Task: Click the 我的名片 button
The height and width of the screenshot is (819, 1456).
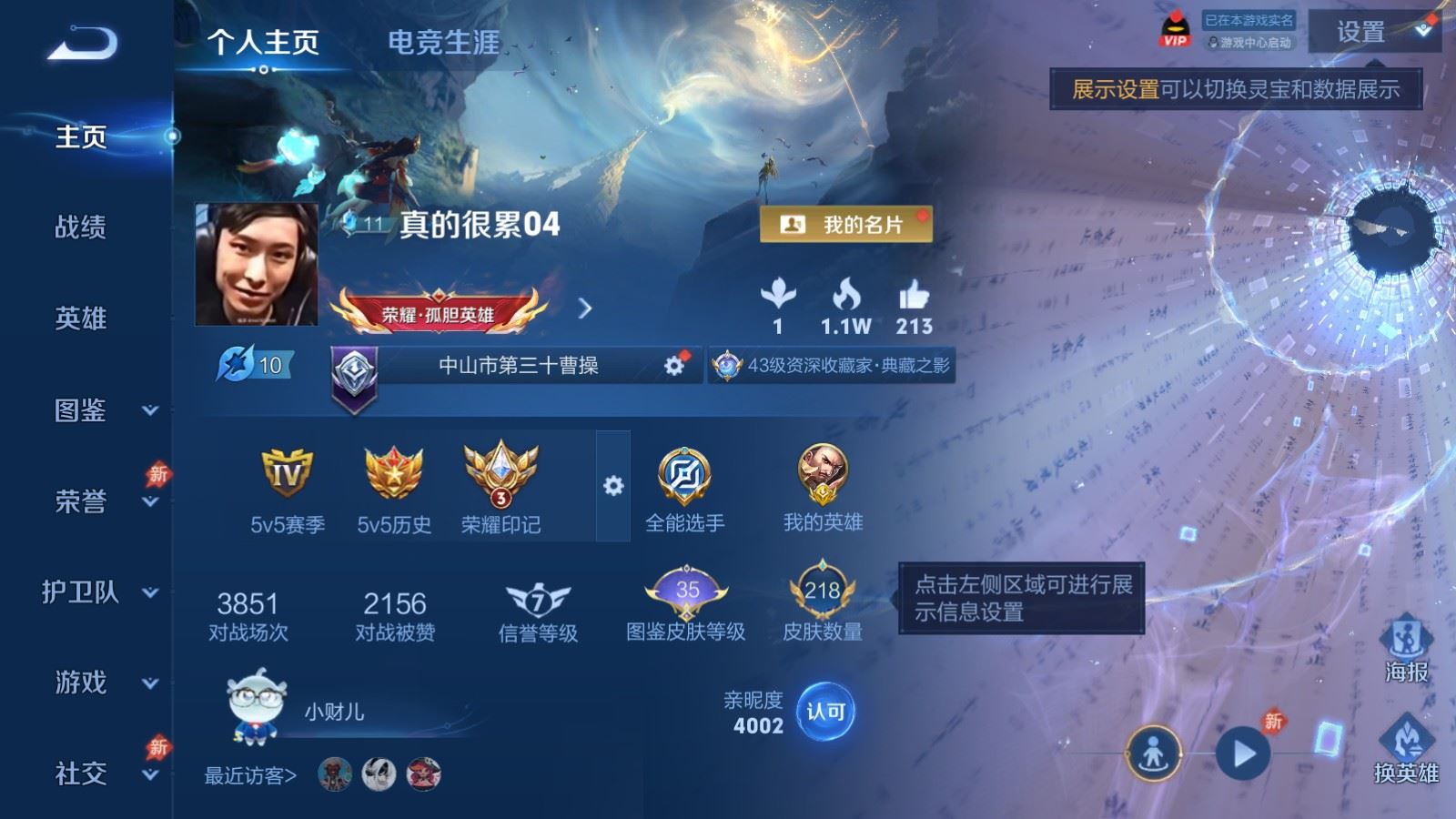Action: click(x=846, y=223)
